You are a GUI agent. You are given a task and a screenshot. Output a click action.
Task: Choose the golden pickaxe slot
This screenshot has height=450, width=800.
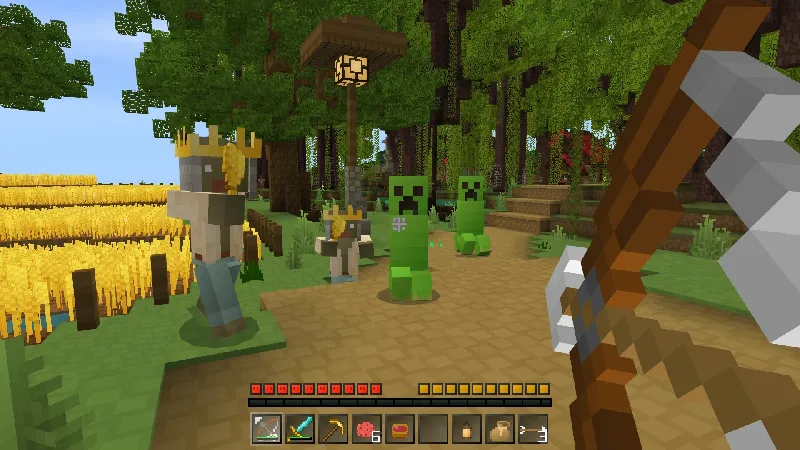coord(333,428)
